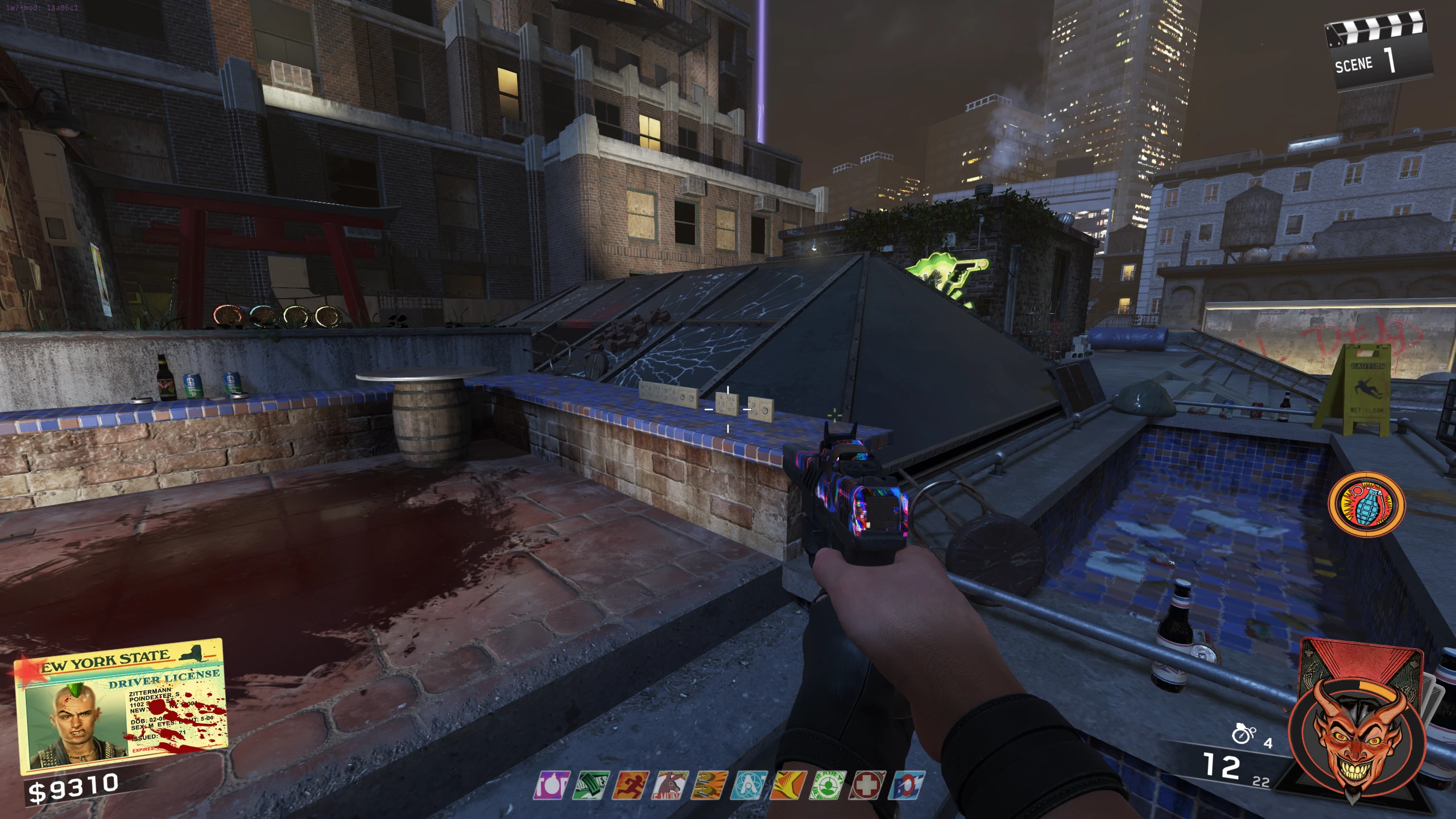This screenshot has height=819, width=1456.
Task: Choose the Racin' Stripes running man perk
Action: [633, 785]
